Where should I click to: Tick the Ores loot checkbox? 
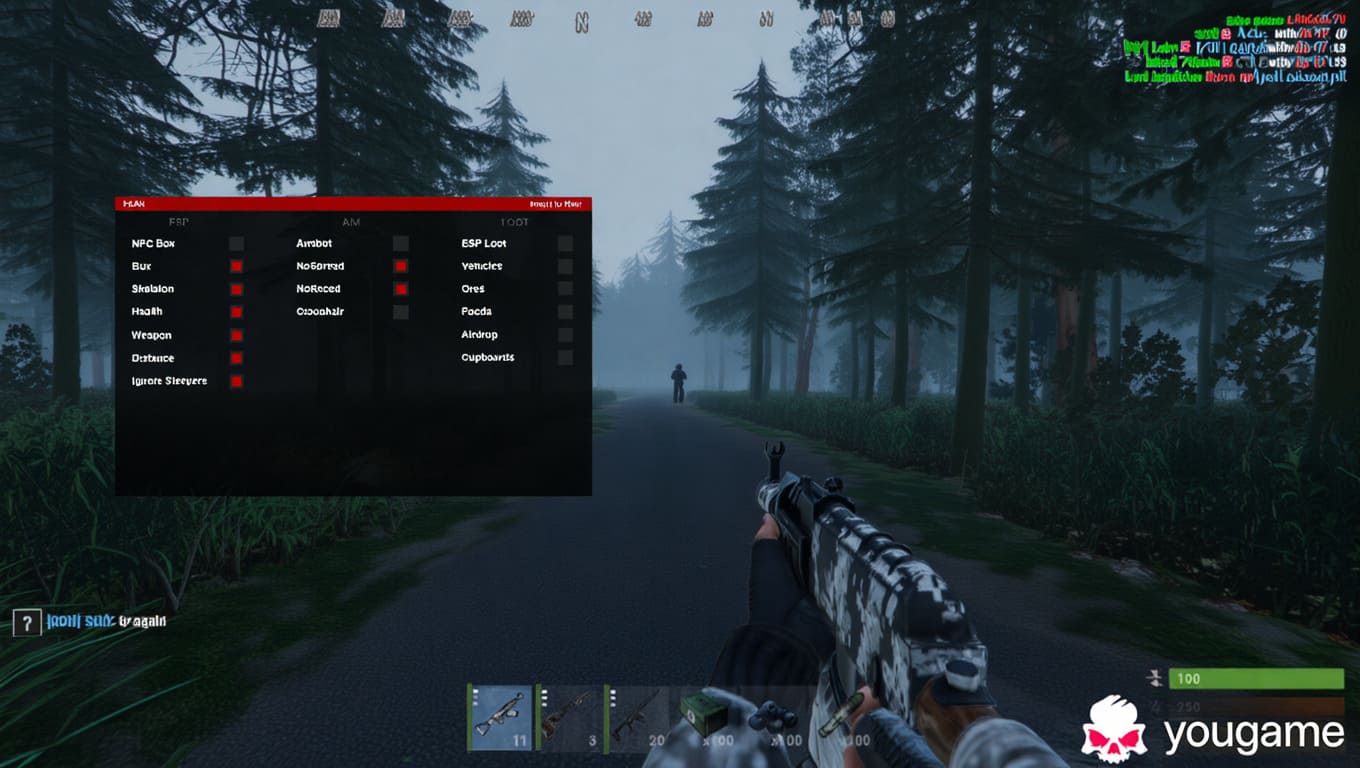[565, 289]
